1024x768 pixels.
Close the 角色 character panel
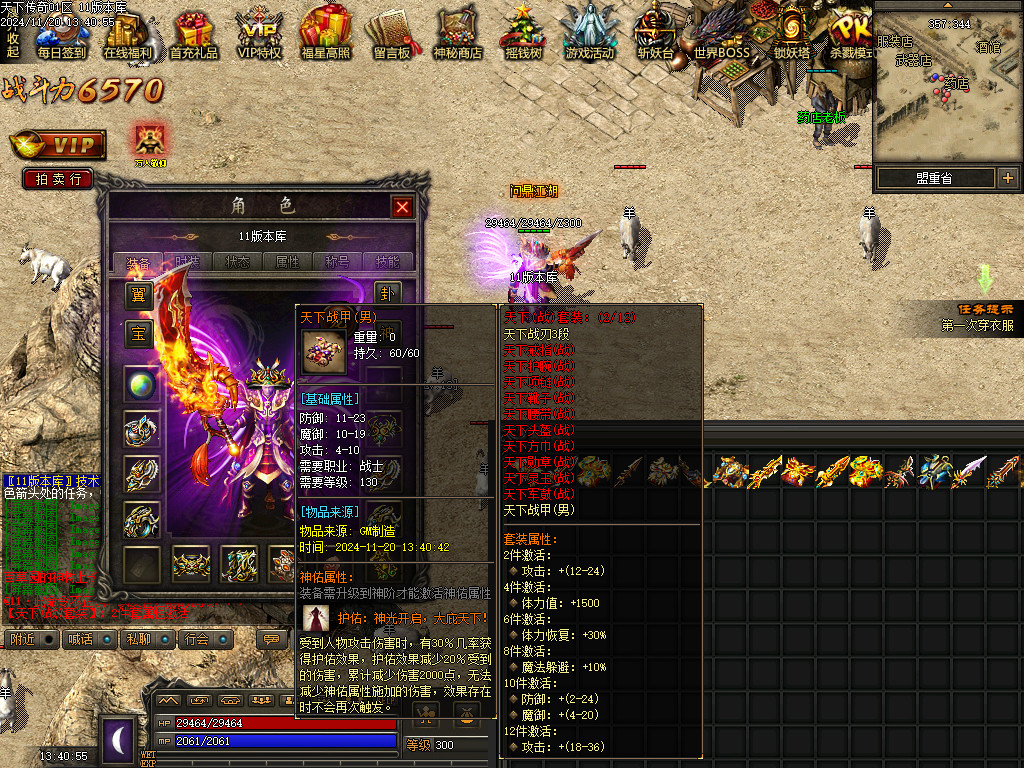(402, 207)
